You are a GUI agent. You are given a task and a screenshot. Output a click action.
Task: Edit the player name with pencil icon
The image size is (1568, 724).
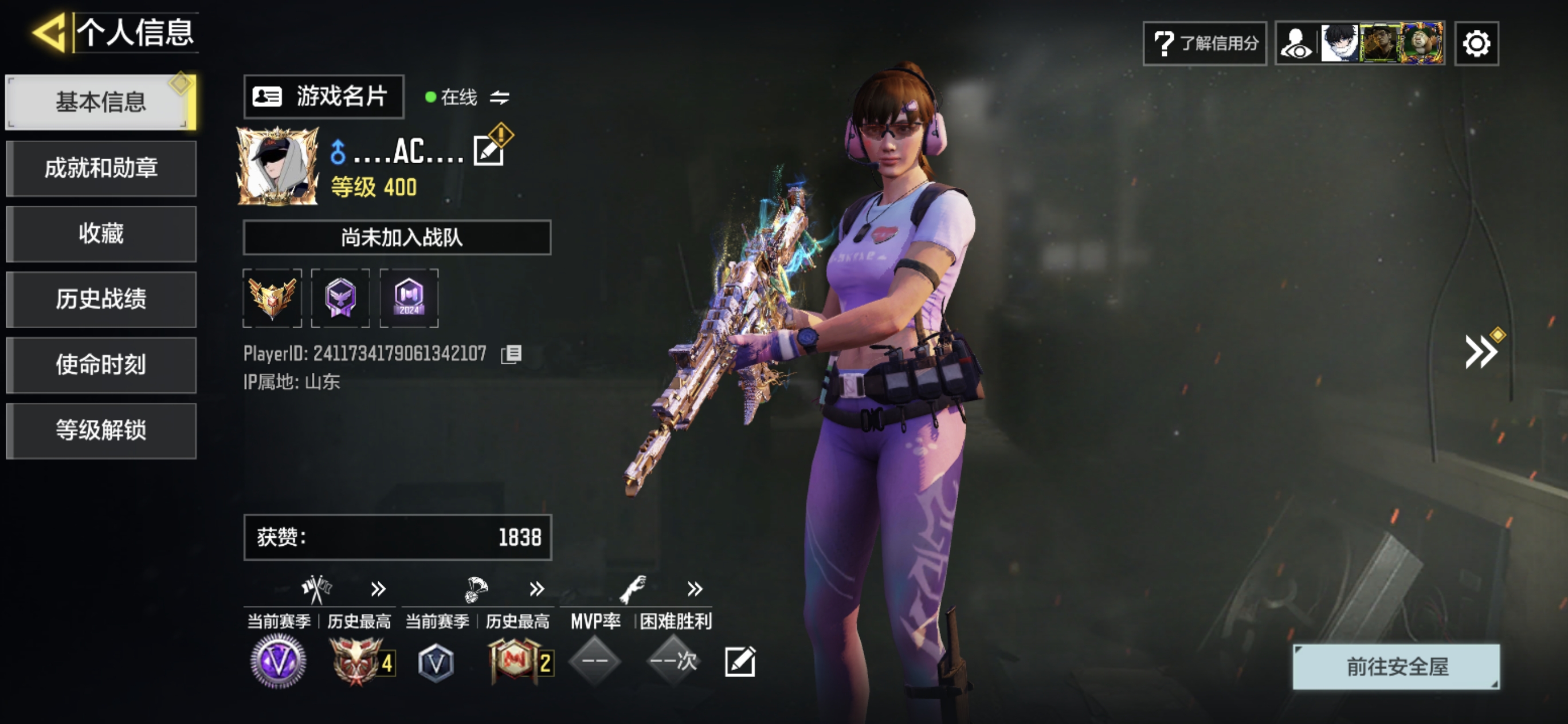click(489, 151)
